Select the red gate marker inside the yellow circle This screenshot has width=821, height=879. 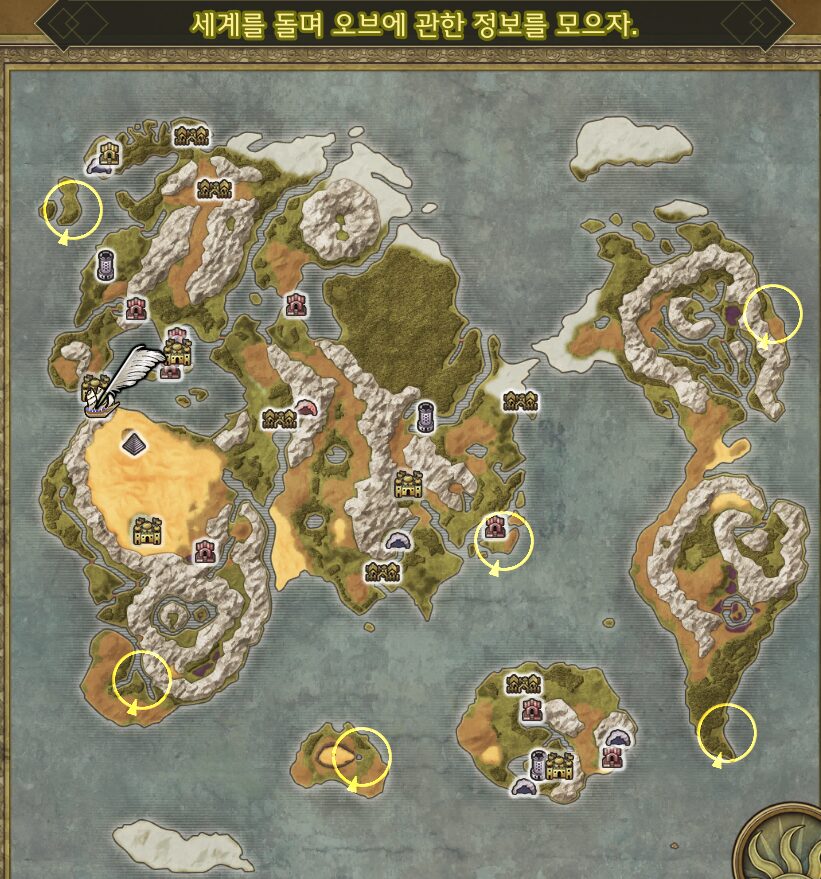click(x=494, y=527)
